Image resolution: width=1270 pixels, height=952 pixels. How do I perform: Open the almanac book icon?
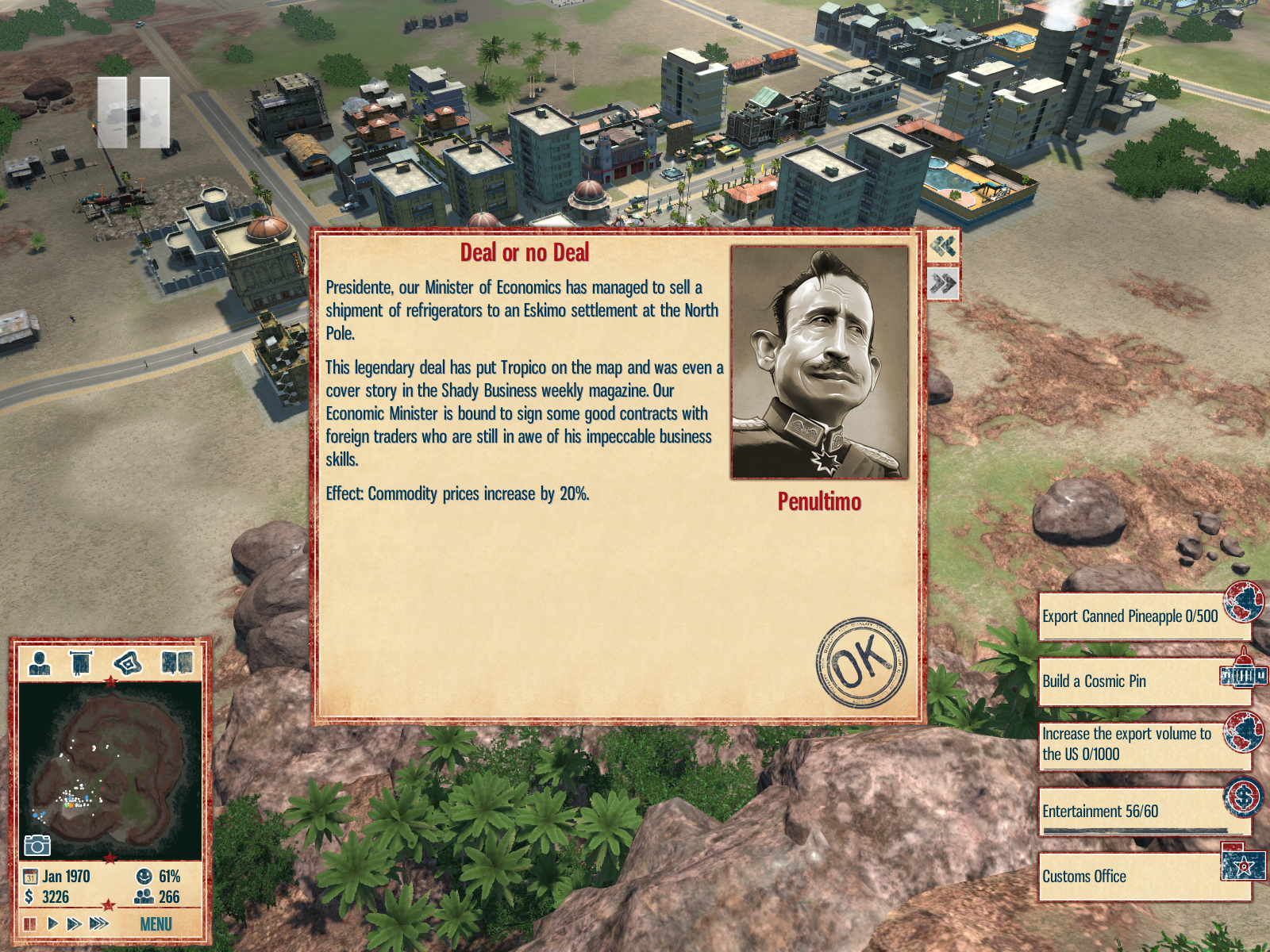point(177,662)
